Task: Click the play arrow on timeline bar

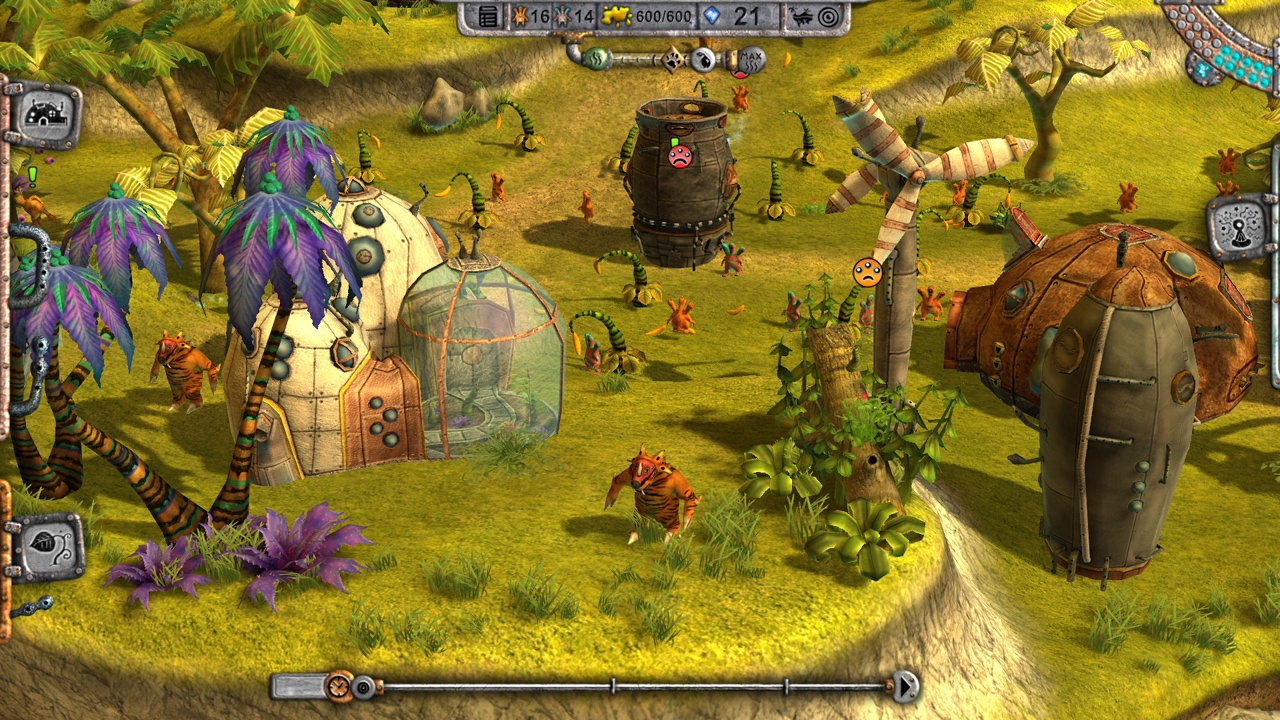Action: tap(905, 686)
